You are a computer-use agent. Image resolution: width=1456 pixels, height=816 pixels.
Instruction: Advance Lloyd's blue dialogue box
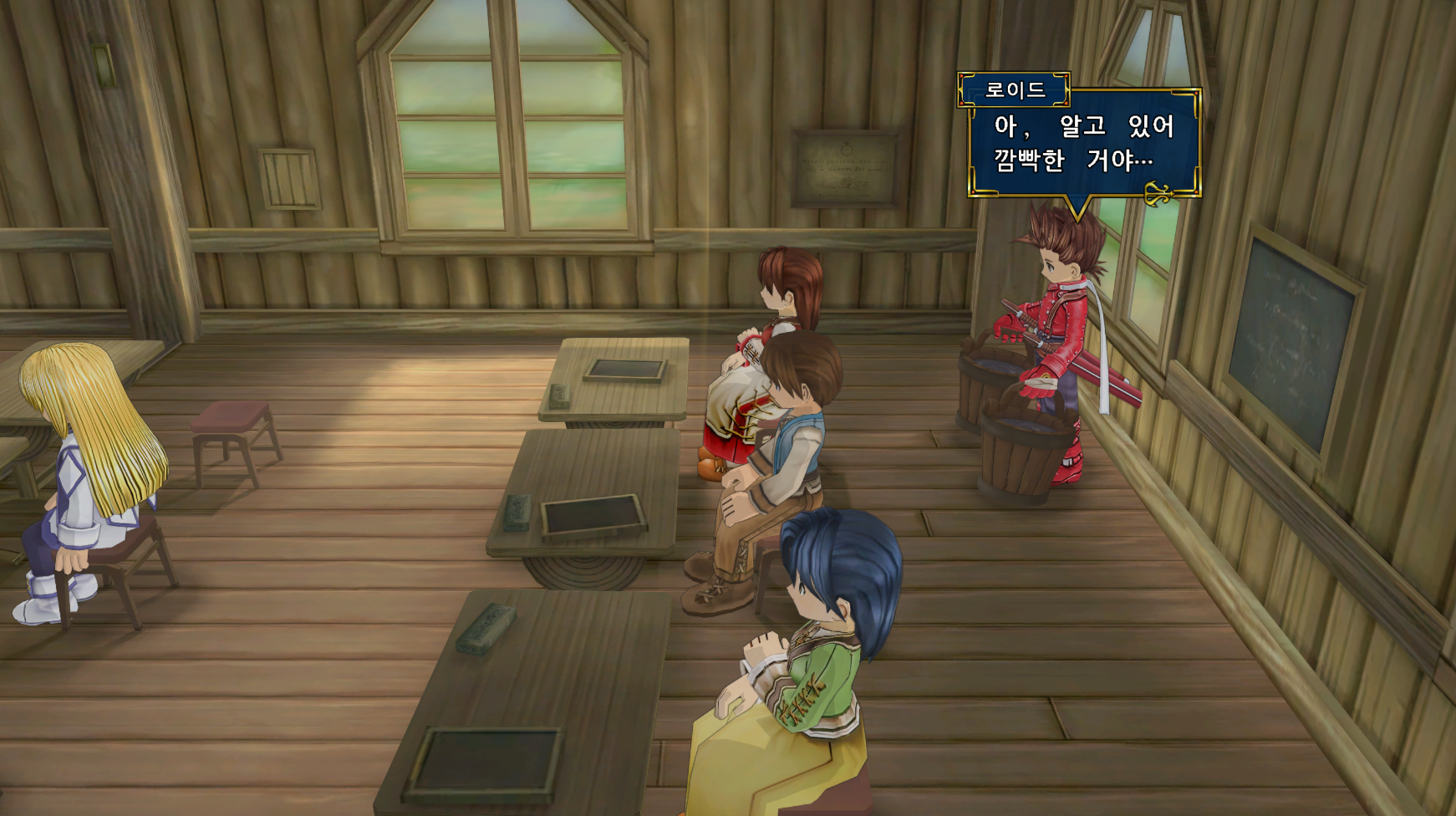(x=1084, y=143)
